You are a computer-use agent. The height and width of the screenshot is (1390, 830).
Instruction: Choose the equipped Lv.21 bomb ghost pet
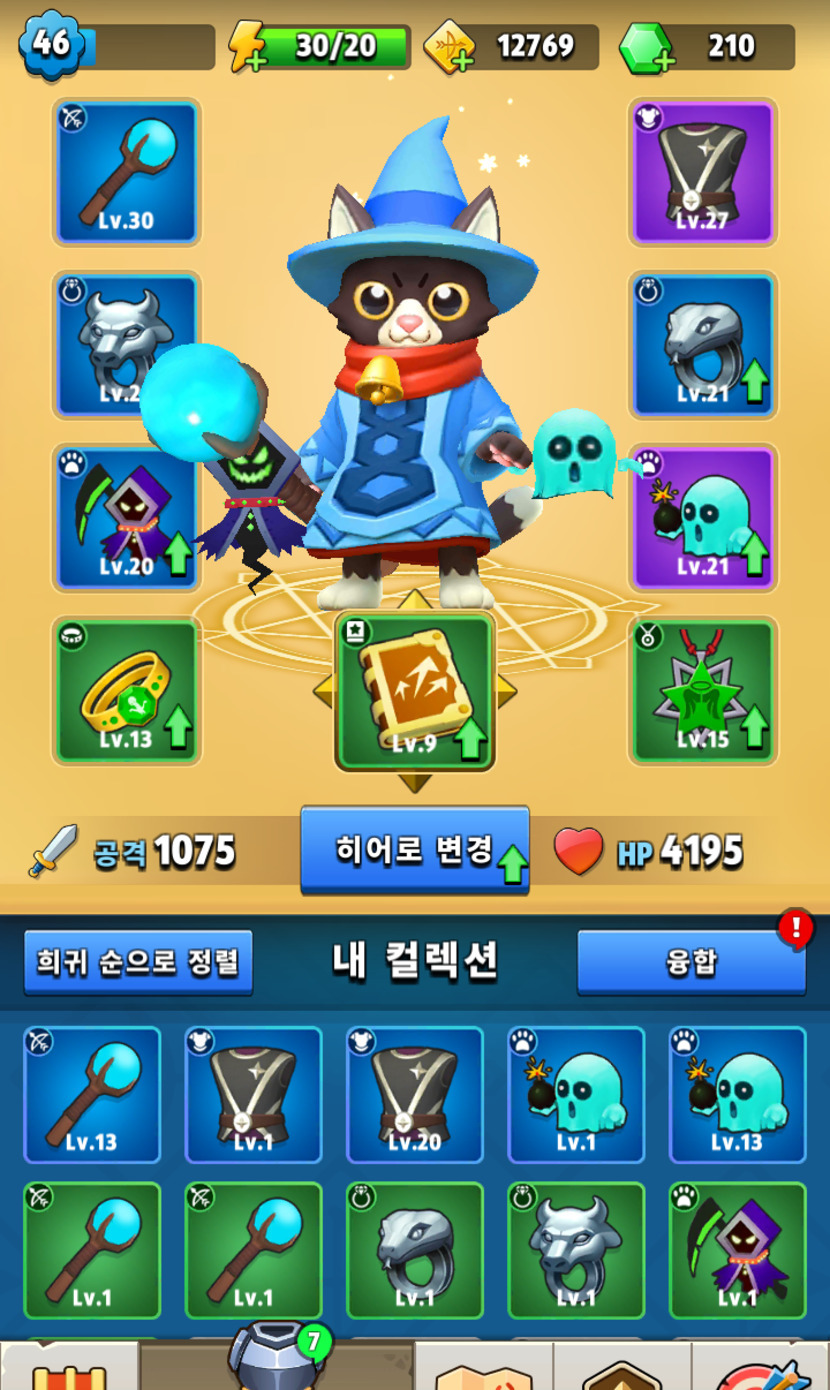(x=702, y=517)
